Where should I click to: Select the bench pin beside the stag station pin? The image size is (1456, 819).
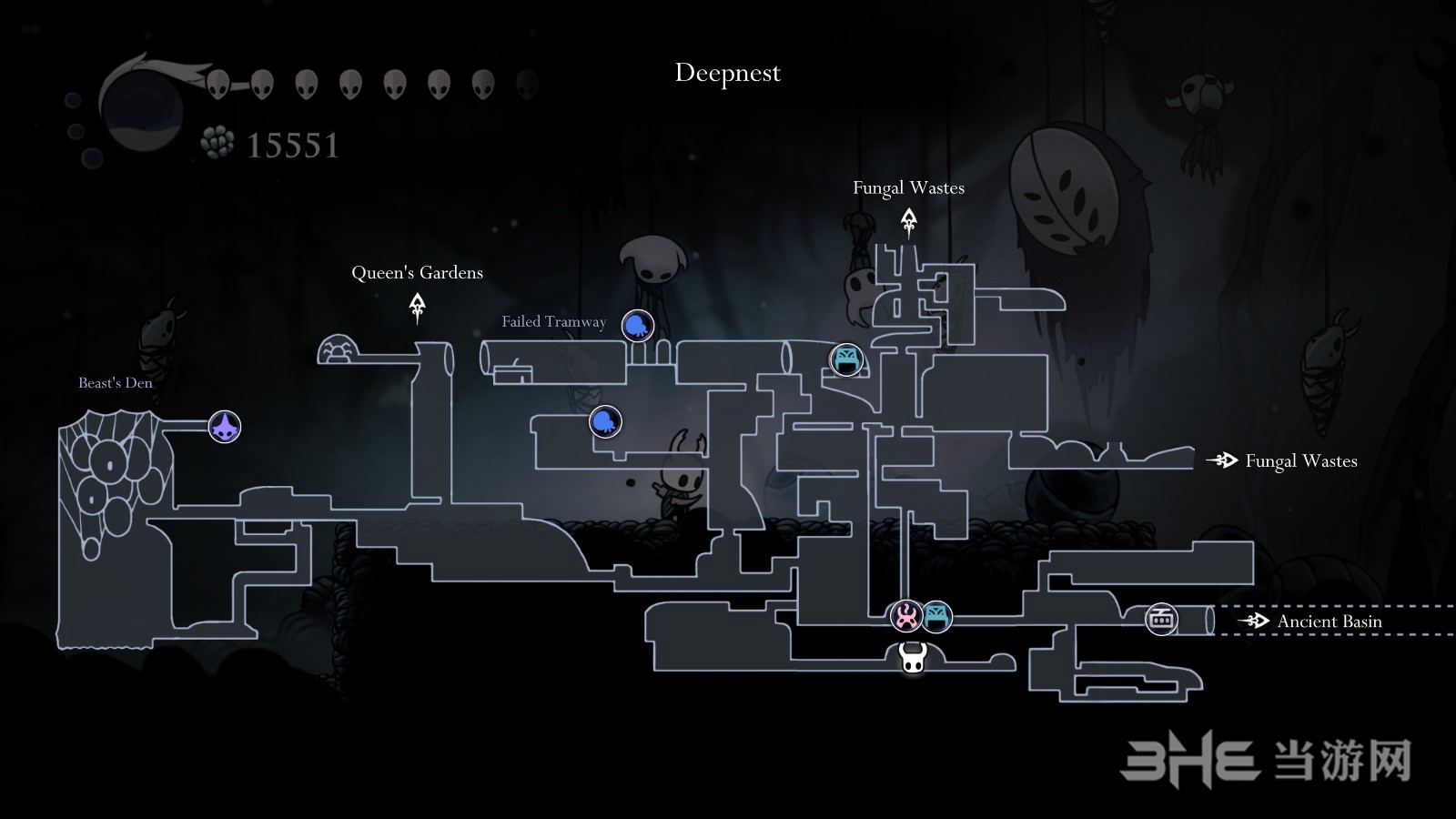(x=936, y=616)
